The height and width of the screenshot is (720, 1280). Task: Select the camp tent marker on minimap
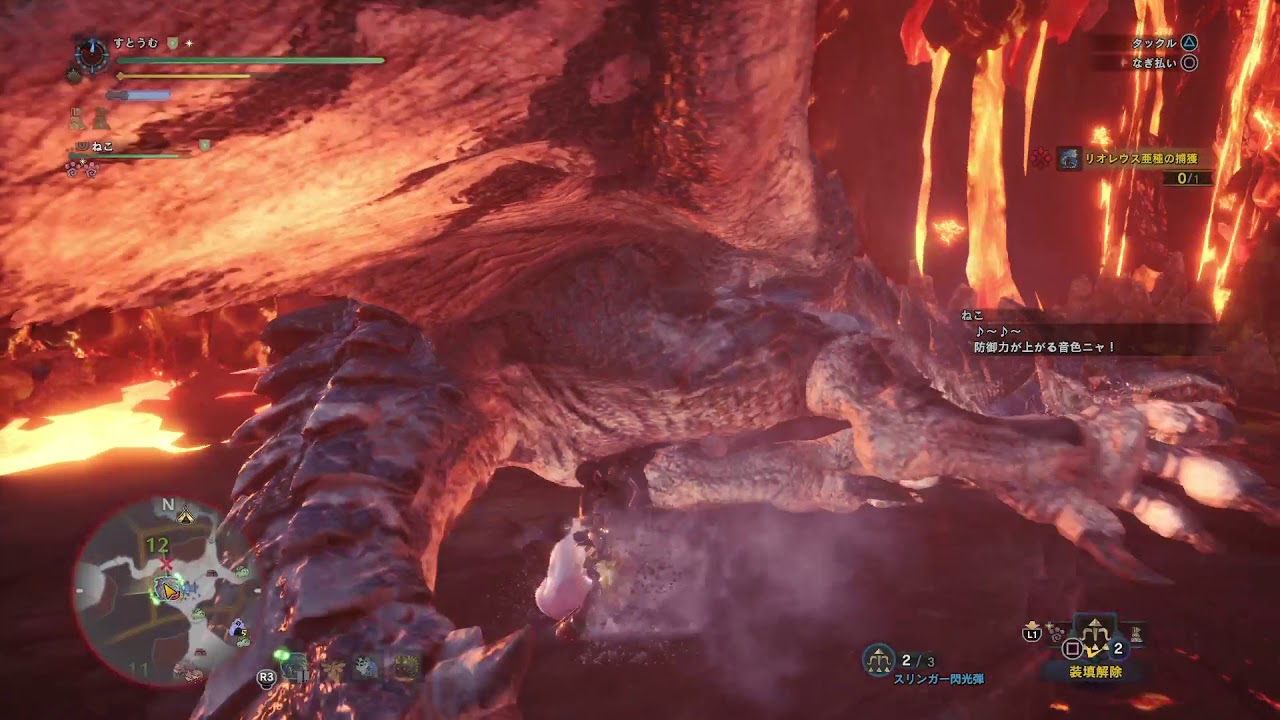[185, 516]
